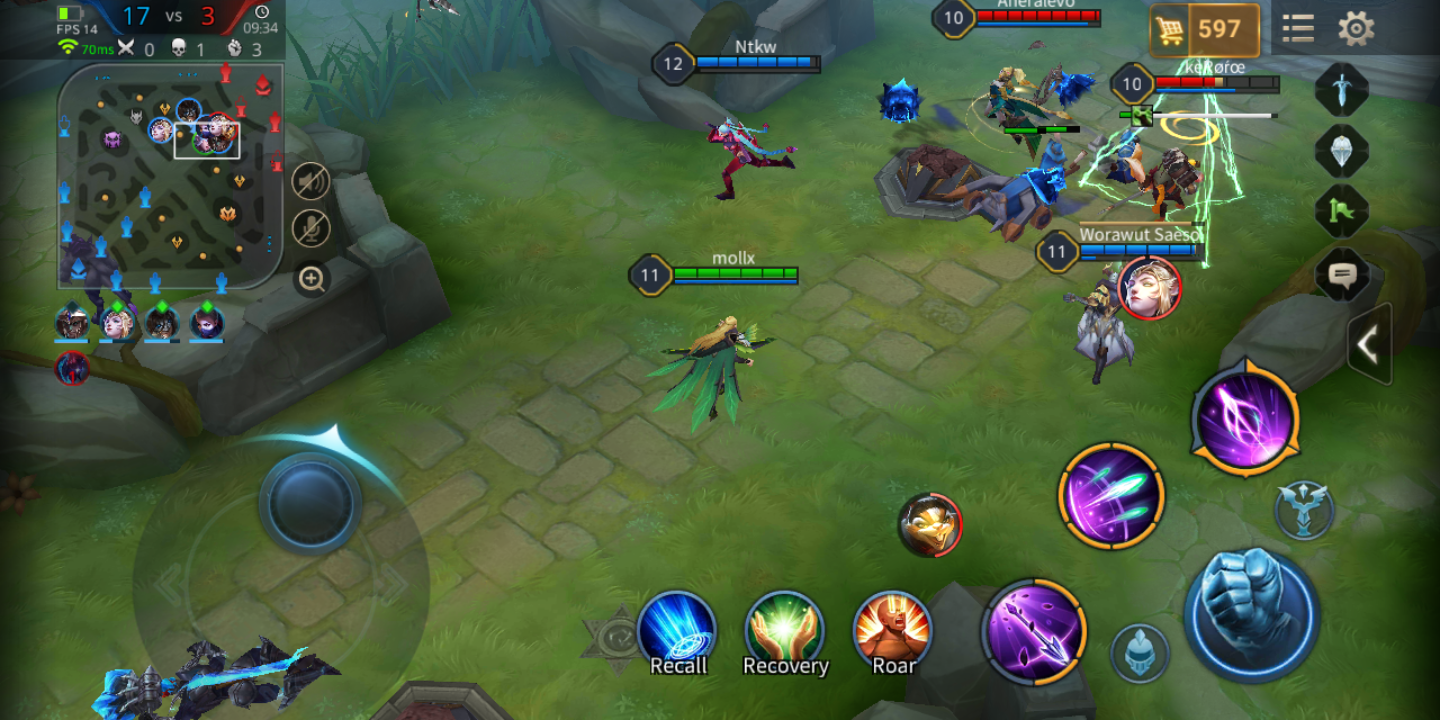Click the minimap magnifier zoom button
1440x720 pixels.
click(x=312, y=279)
